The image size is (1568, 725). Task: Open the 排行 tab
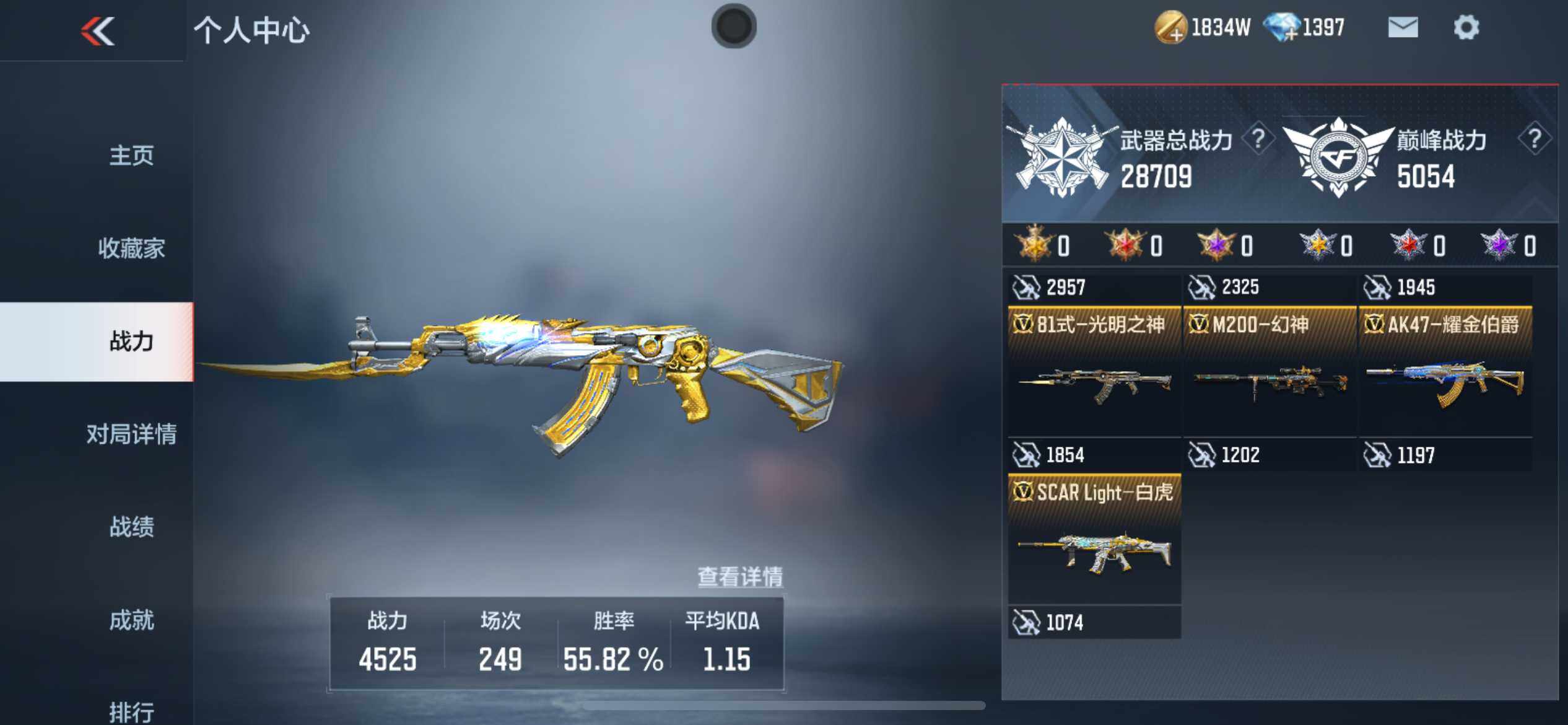point(131,711)
